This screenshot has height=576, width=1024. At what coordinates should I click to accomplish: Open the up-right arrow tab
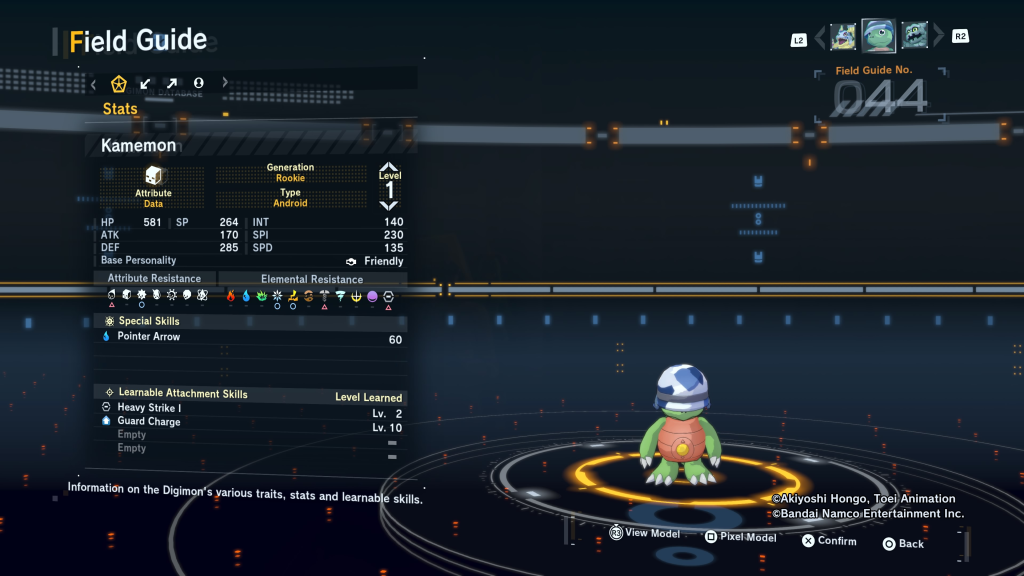(x=172, y=83)
